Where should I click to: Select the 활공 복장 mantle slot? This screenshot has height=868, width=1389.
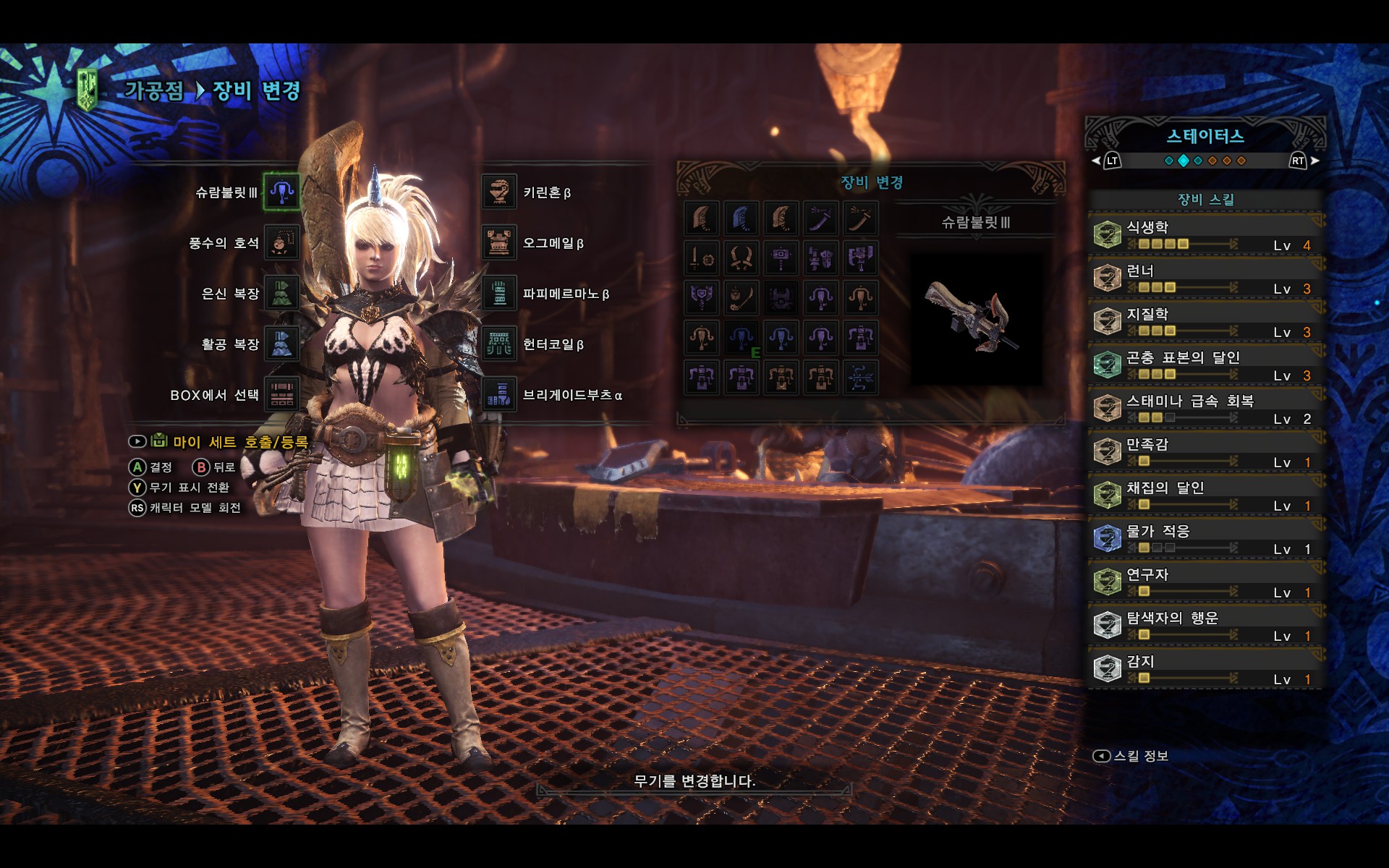(x=281, y=344)
